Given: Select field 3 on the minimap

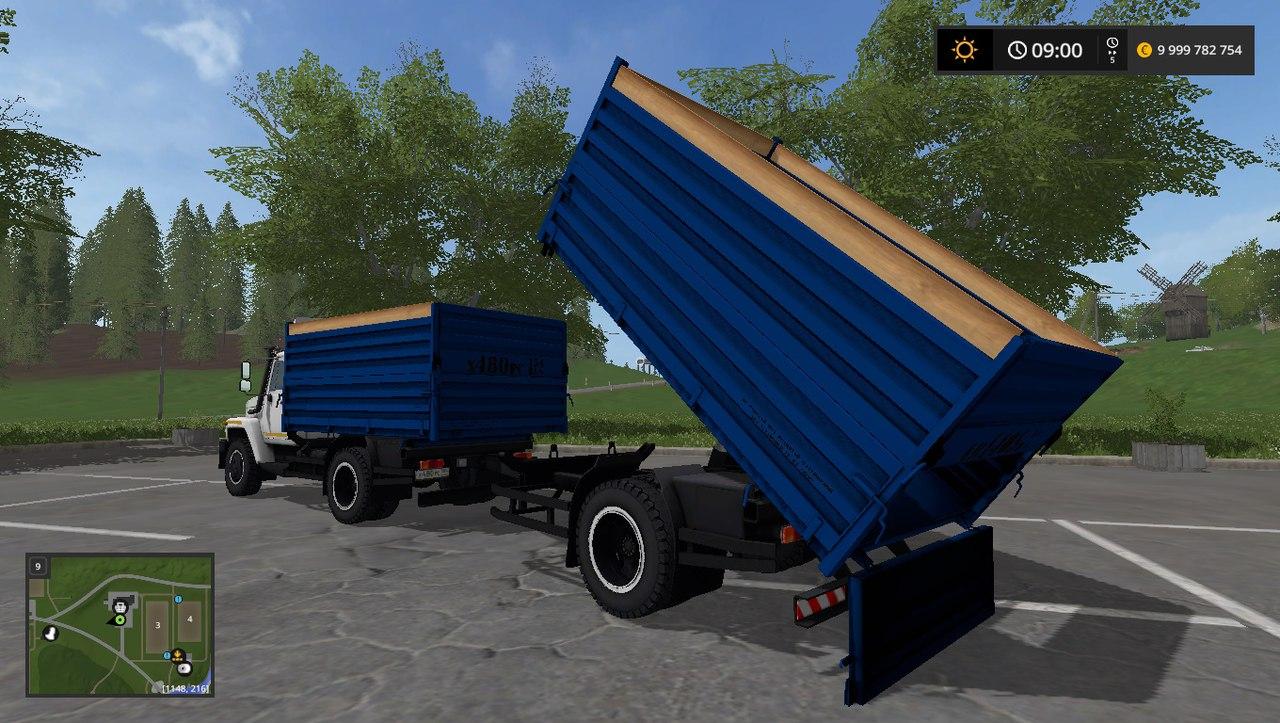Looking at the screenshot, I should tap(157, 623).
